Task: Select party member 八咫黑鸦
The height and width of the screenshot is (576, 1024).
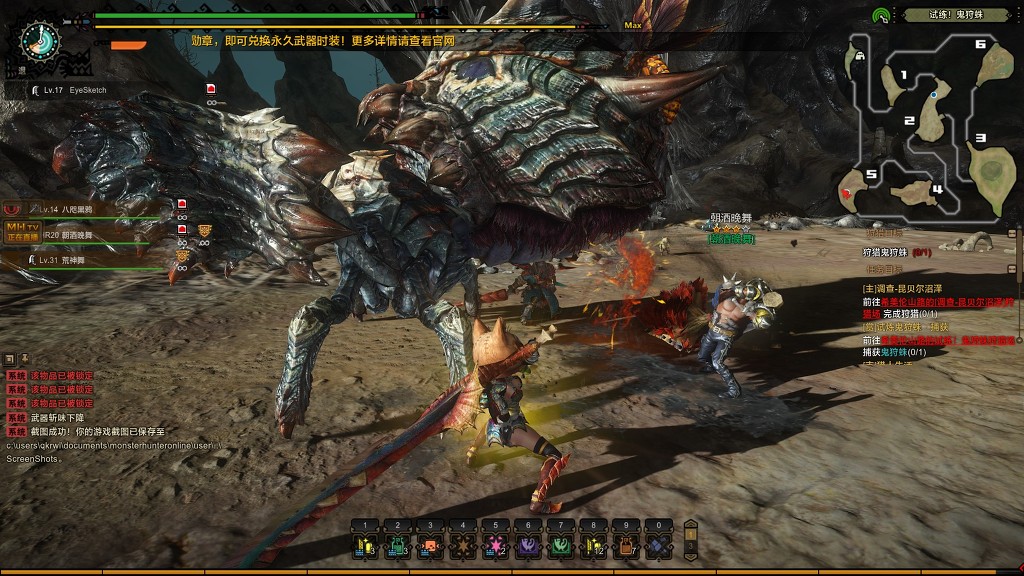Action: [x=76, y=209]
